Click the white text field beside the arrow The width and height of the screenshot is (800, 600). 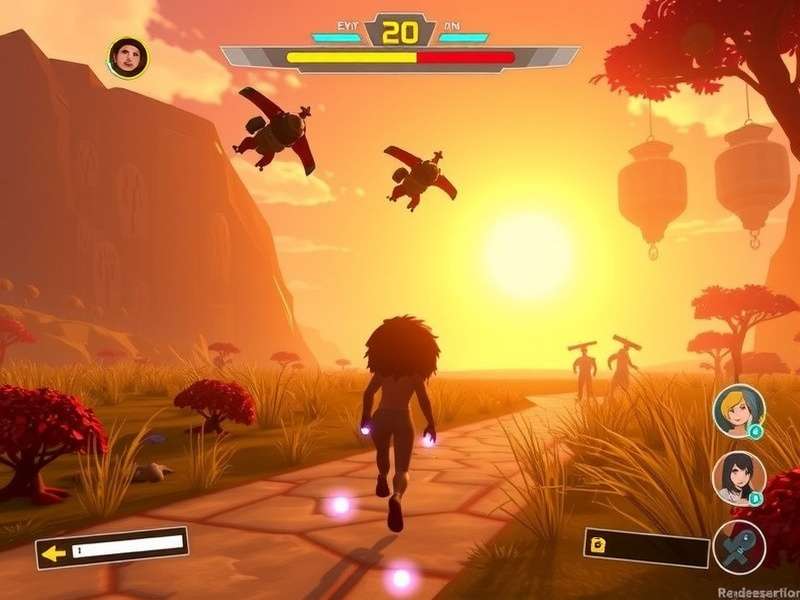point(127,545)
